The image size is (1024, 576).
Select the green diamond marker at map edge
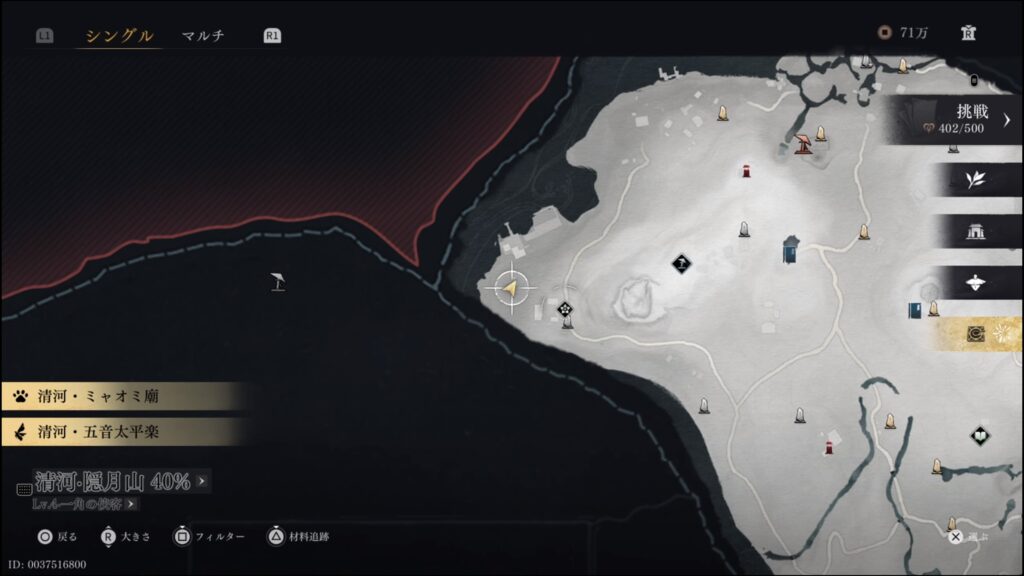979,435
